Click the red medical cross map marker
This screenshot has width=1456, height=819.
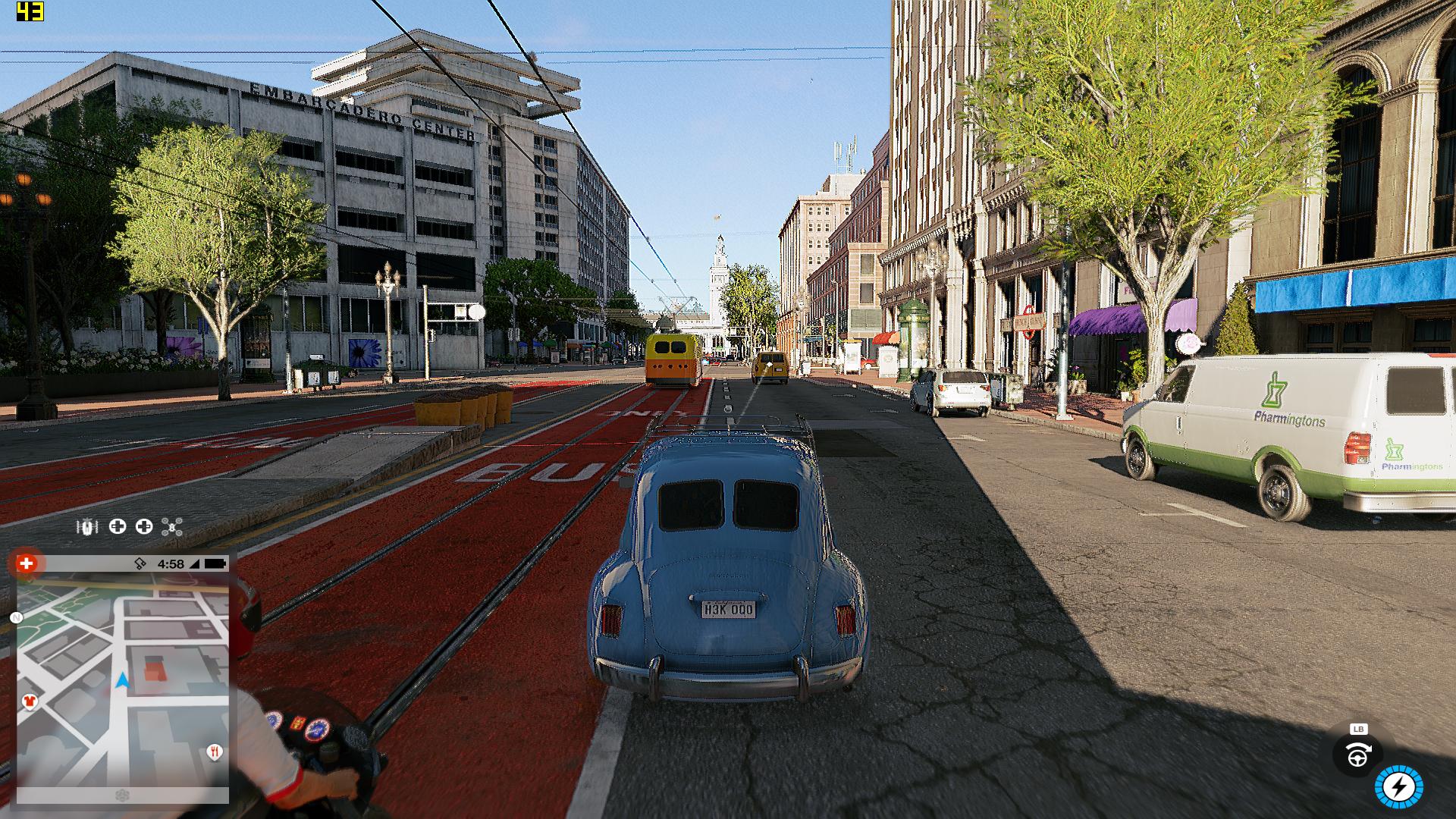27,563
